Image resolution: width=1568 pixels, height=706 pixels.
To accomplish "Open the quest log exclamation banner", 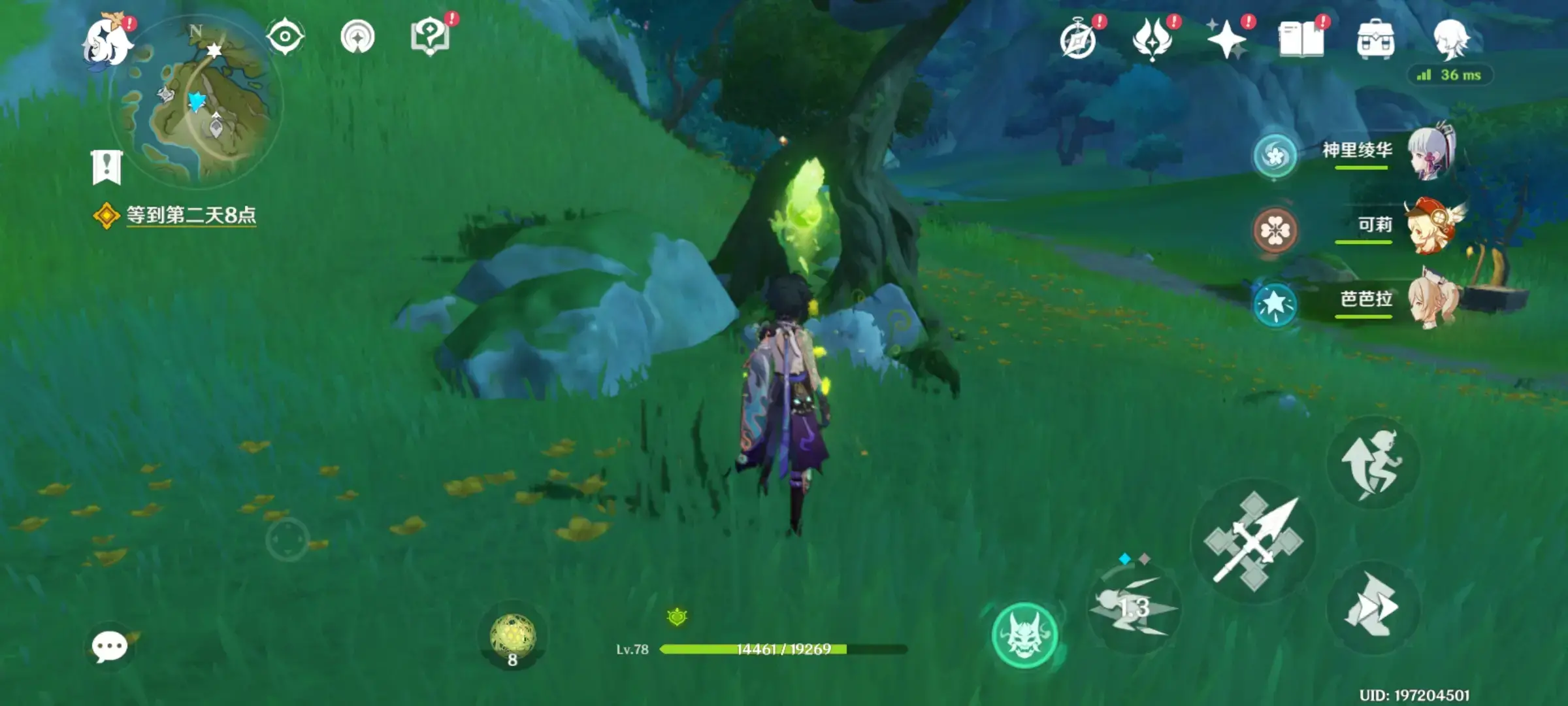I will pyautogui.click(x=106, y=167).
